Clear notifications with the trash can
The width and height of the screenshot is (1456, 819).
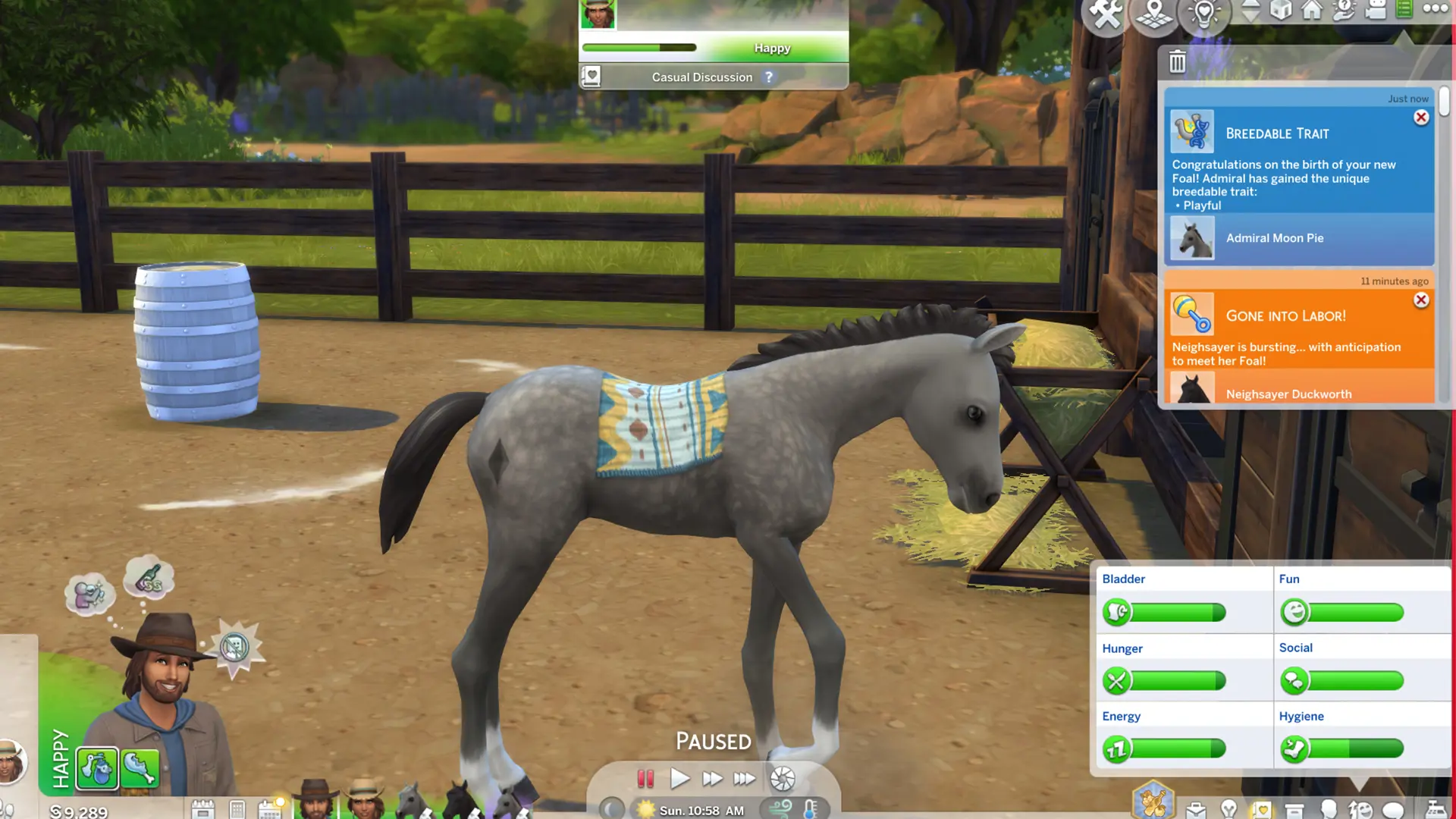pyautogui.click(x=1176, y=63)
